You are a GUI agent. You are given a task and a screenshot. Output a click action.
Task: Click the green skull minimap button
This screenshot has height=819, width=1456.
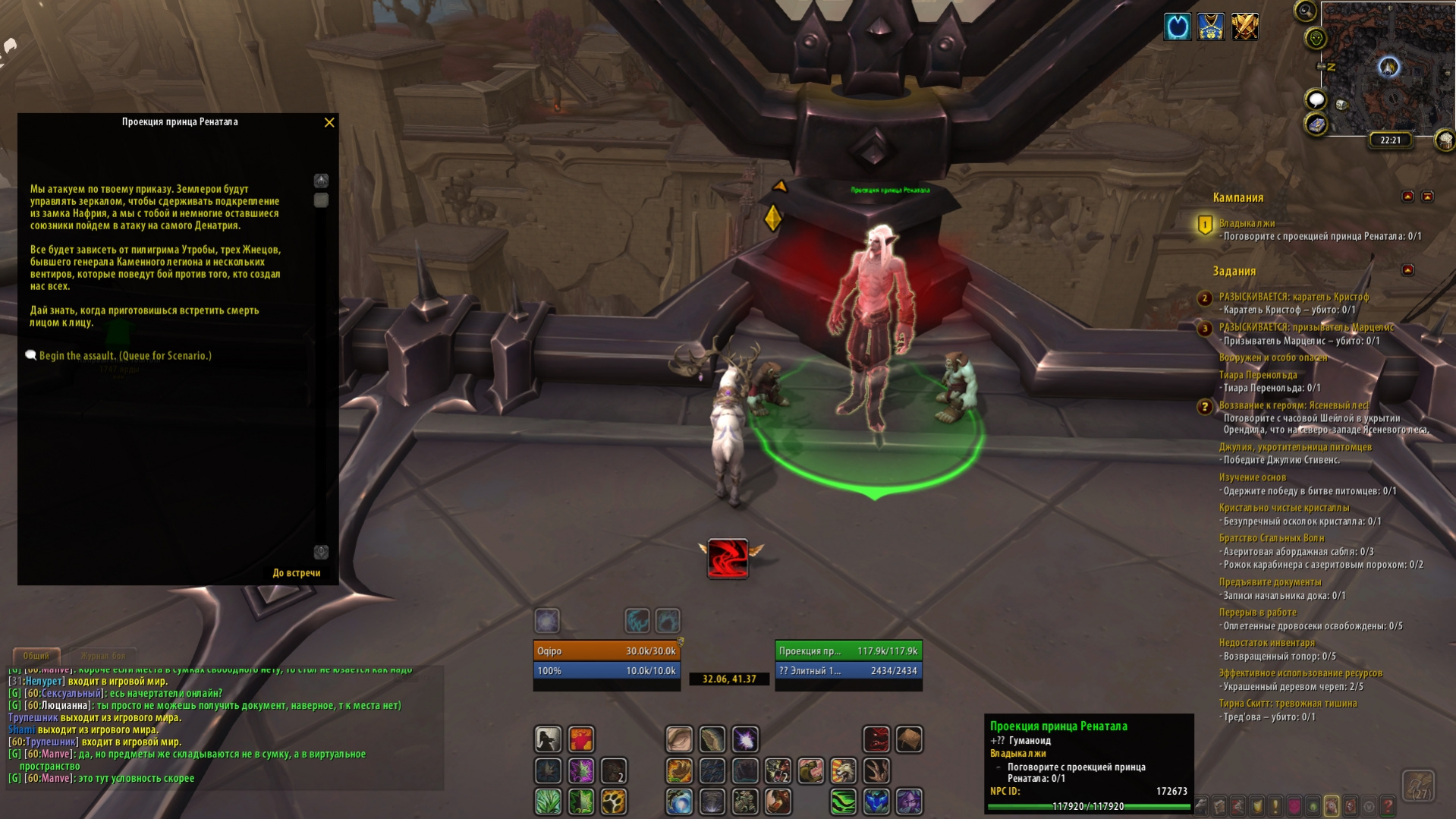click(1316, 38)
